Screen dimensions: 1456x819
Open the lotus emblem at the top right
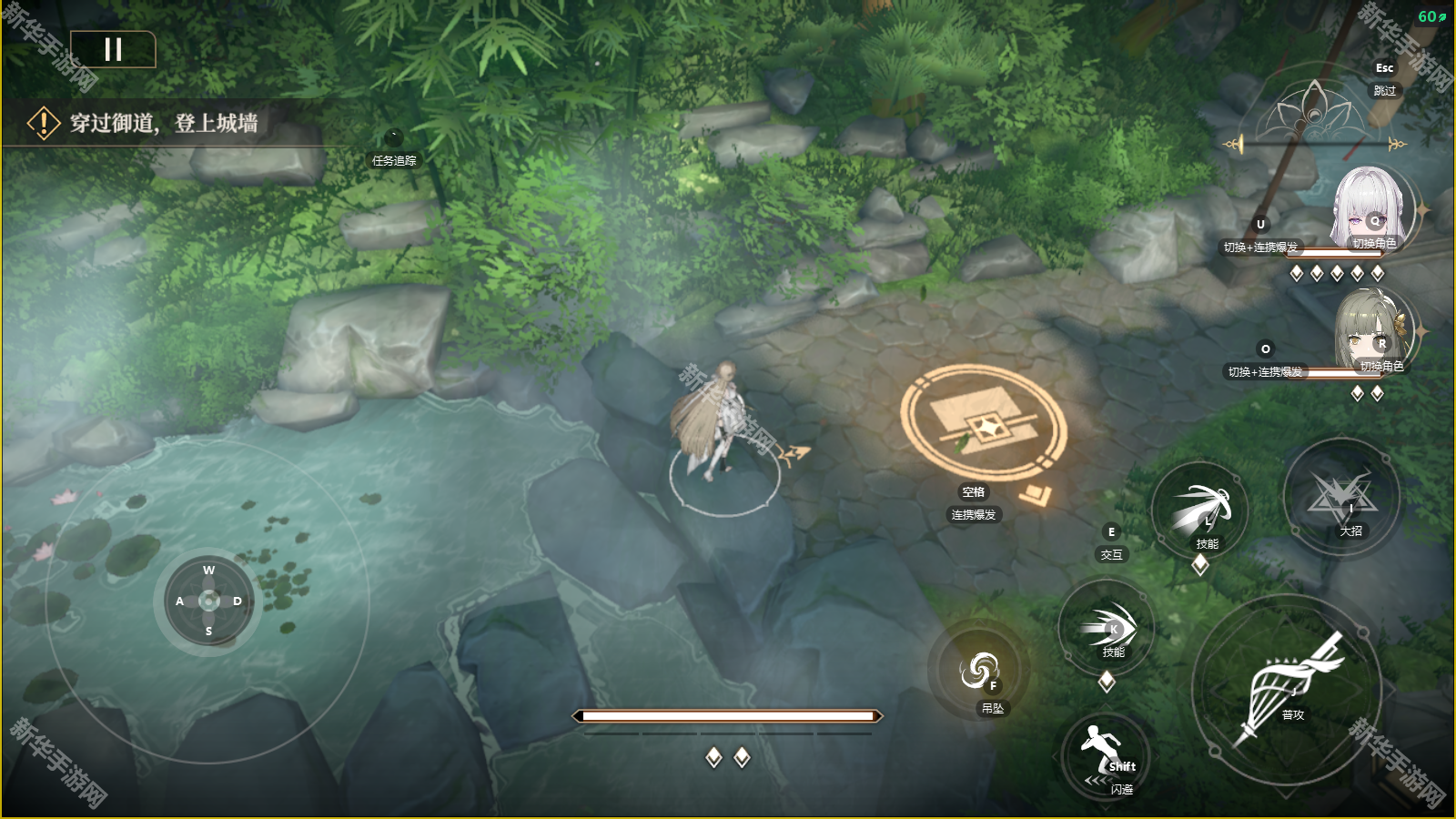pyautogui.click(x=1312, y=111)
